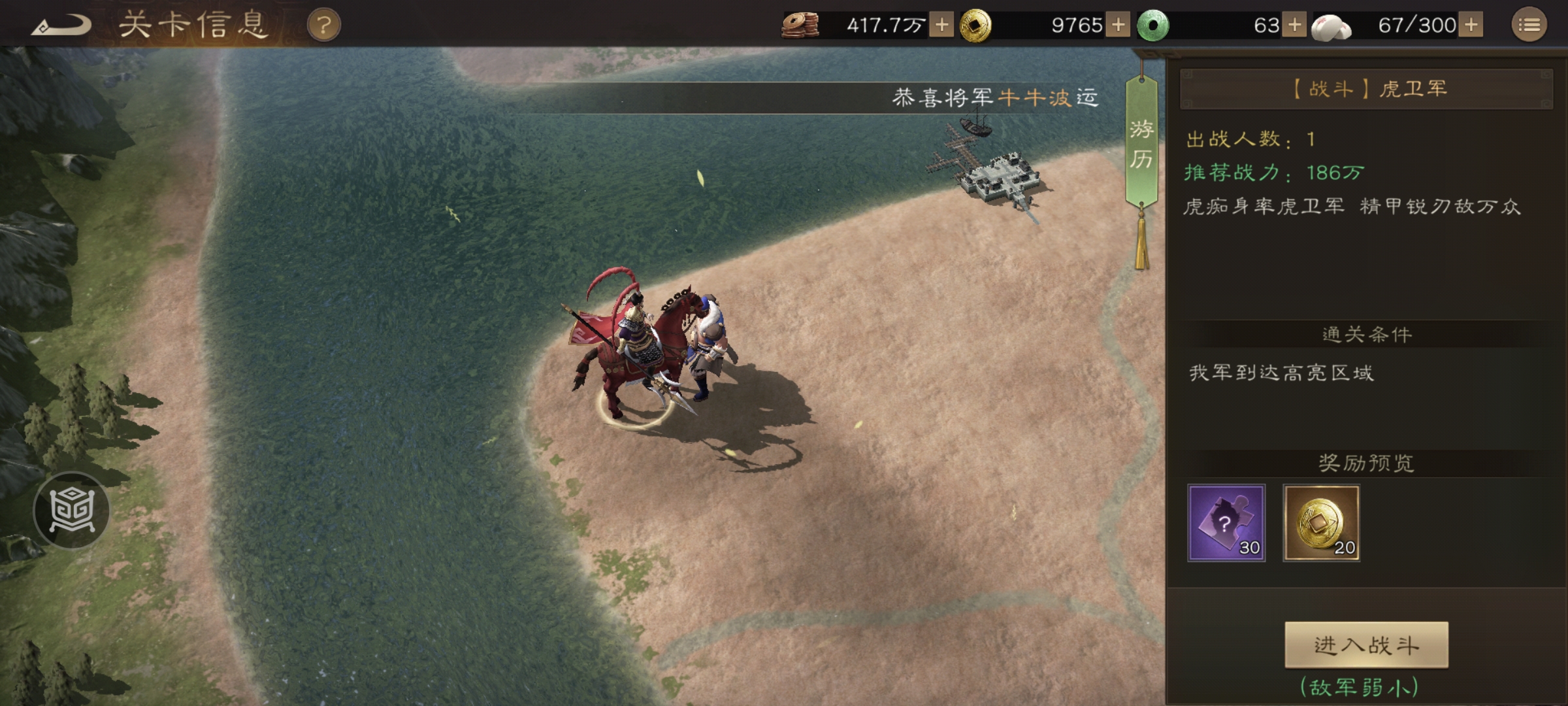Open the maze-cube icon button

click(72, 510)
